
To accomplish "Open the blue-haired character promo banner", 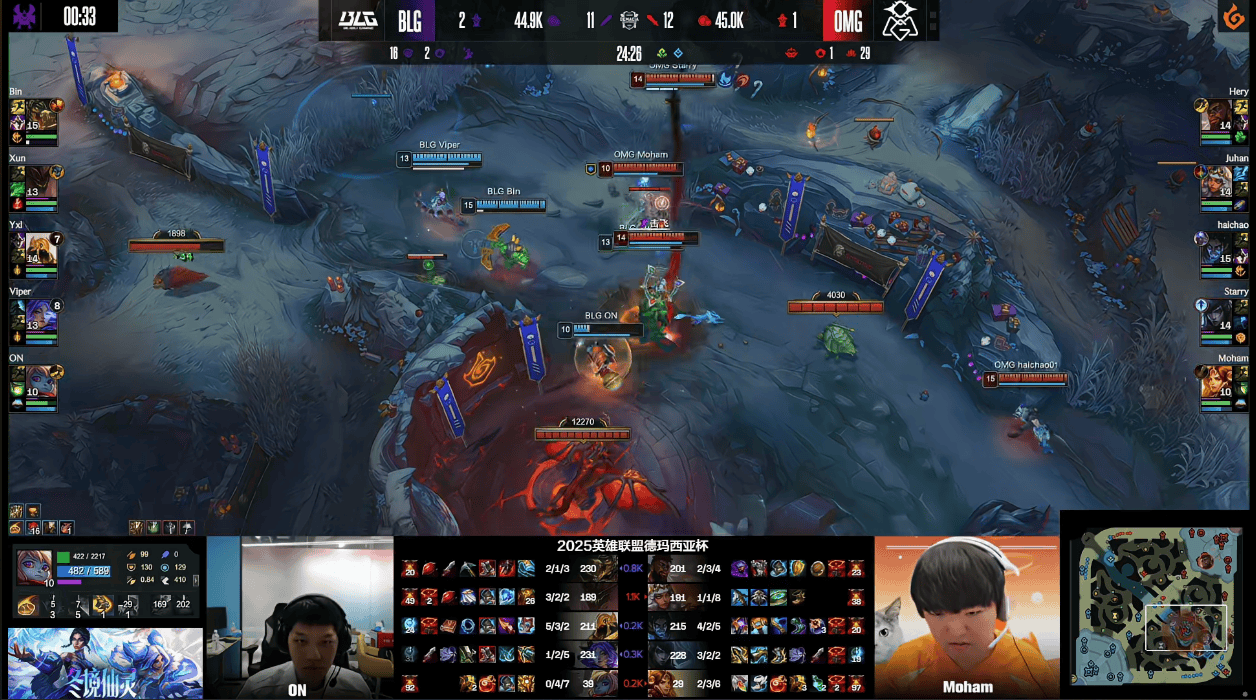I will (104, 663).
